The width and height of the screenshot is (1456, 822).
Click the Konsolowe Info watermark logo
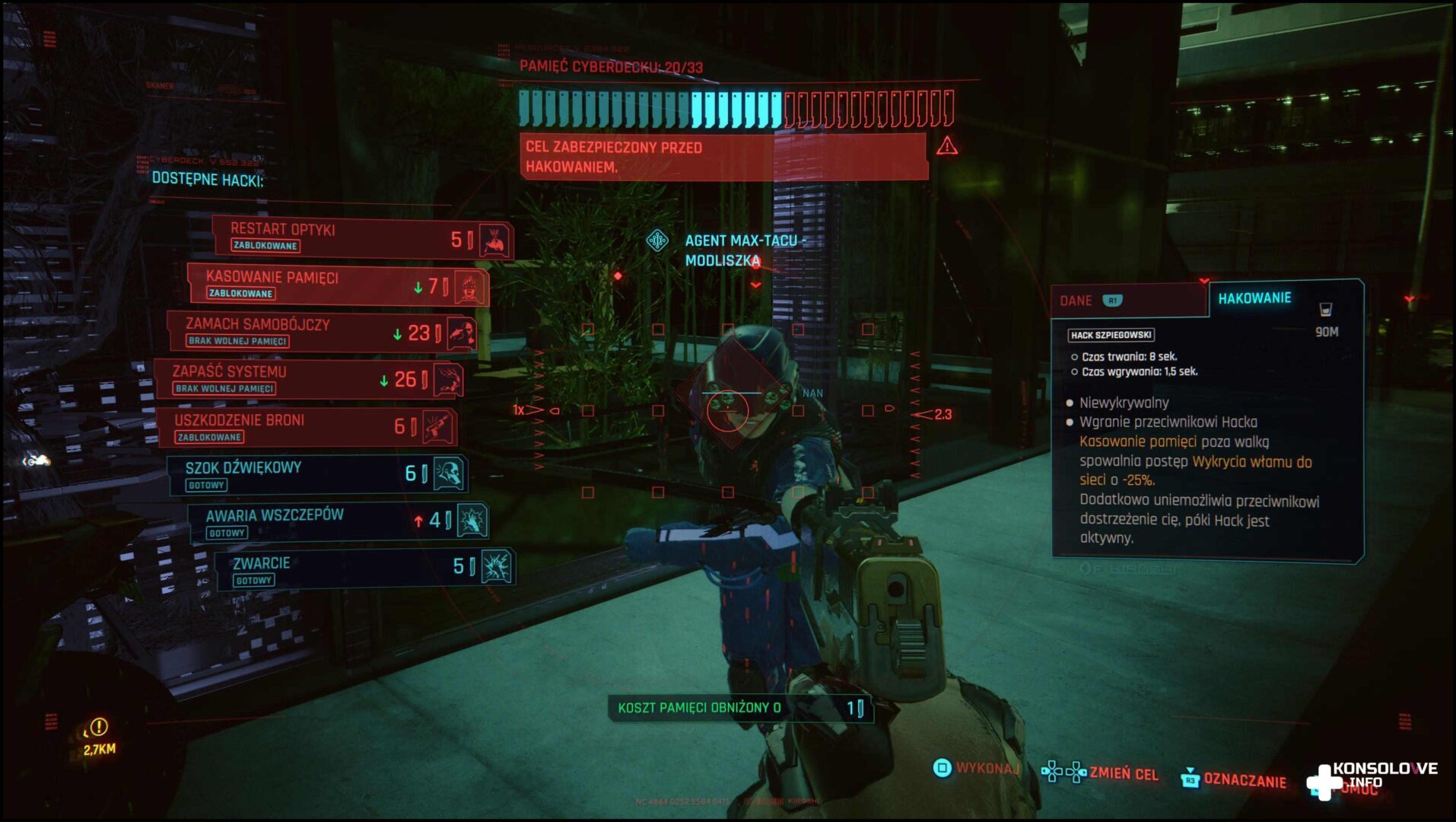pyautogui.click(x=1370, y=778)
